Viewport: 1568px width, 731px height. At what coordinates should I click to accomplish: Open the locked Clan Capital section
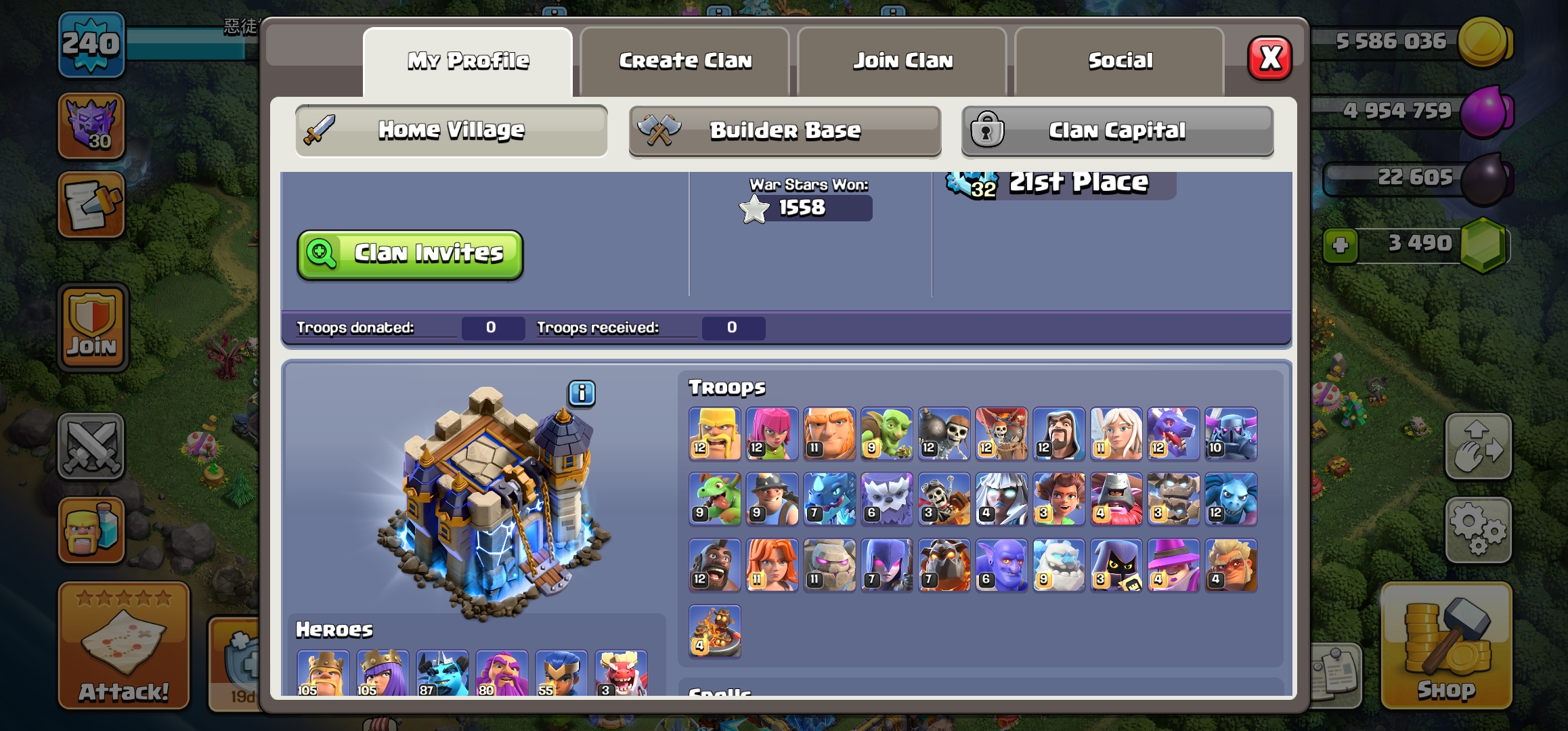click(1117, 130)
